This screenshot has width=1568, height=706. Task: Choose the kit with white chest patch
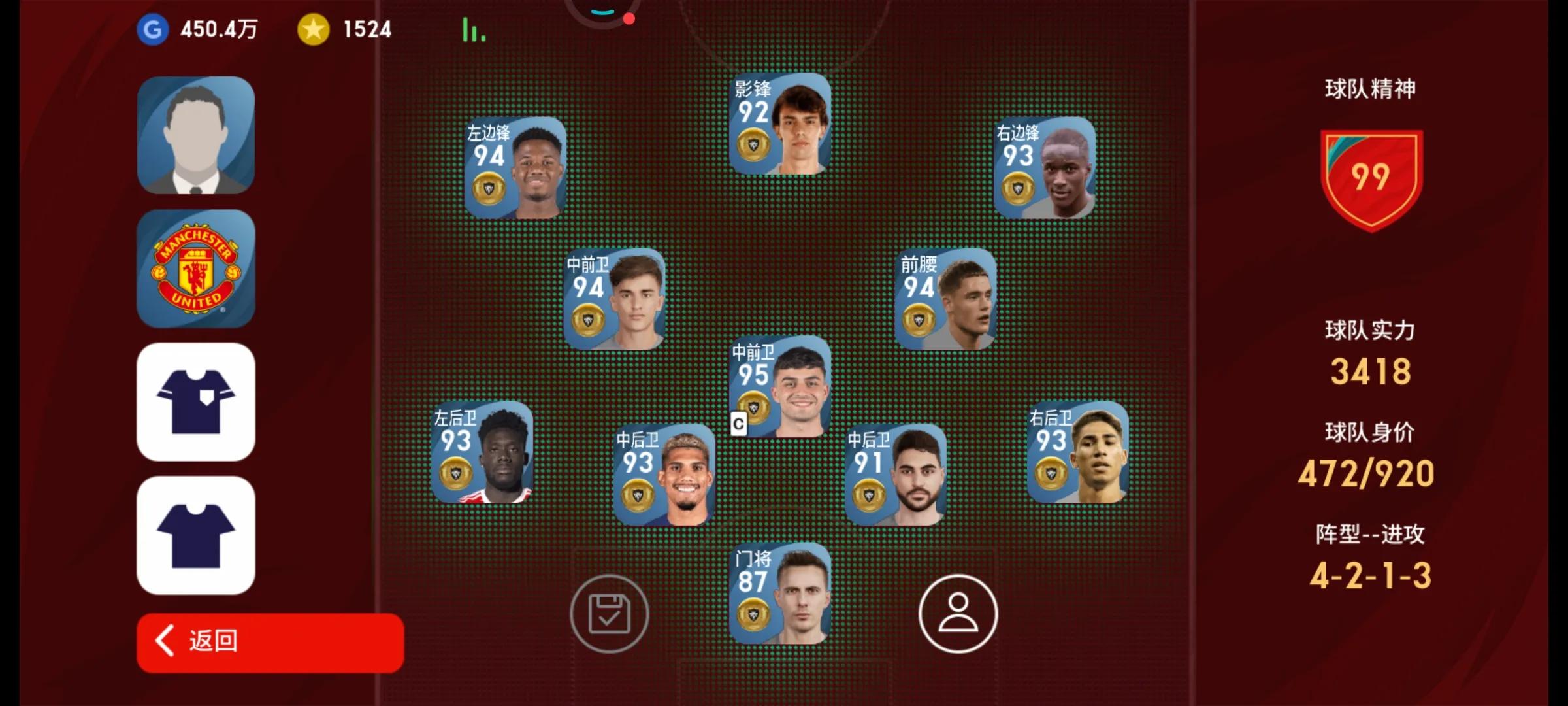(196, 402)
